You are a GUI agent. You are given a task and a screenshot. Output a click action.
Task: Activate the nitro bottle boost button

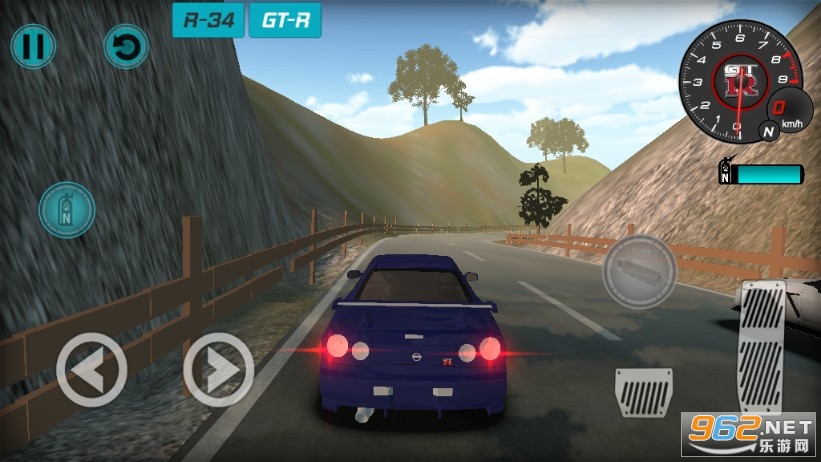(67, 210)
